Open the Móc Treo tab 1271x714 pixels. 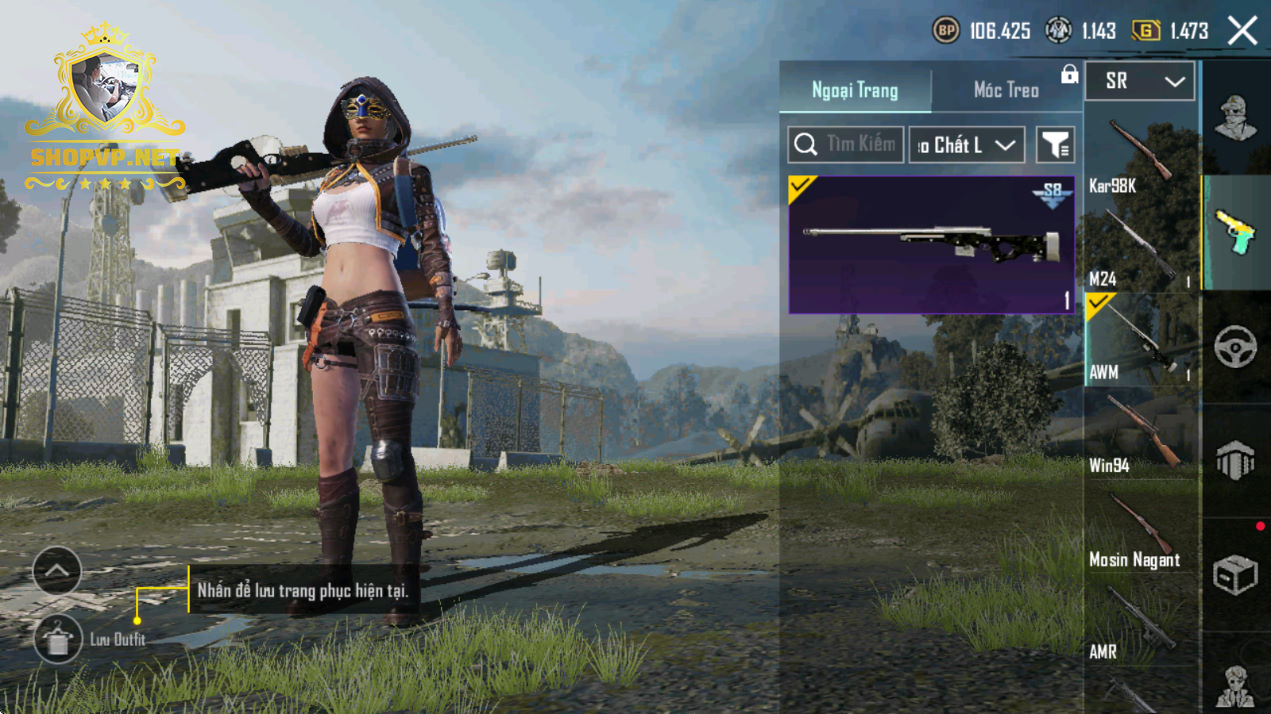1006,90
